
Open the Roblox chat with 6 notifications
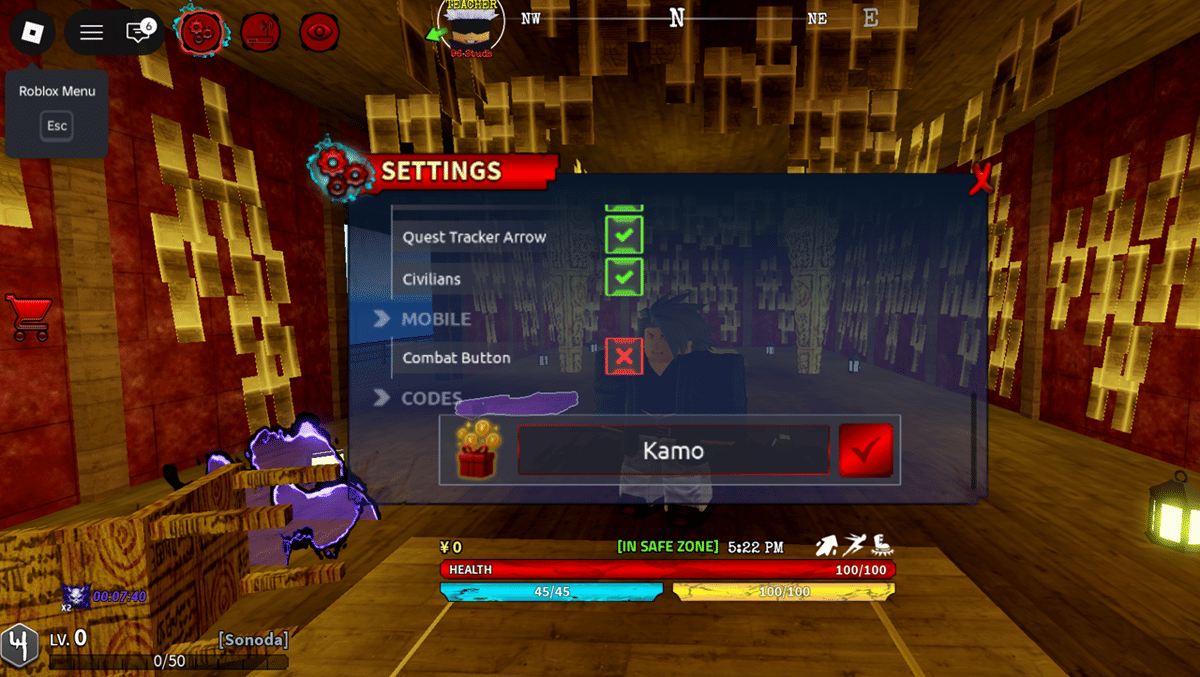(x=139, y=32)
